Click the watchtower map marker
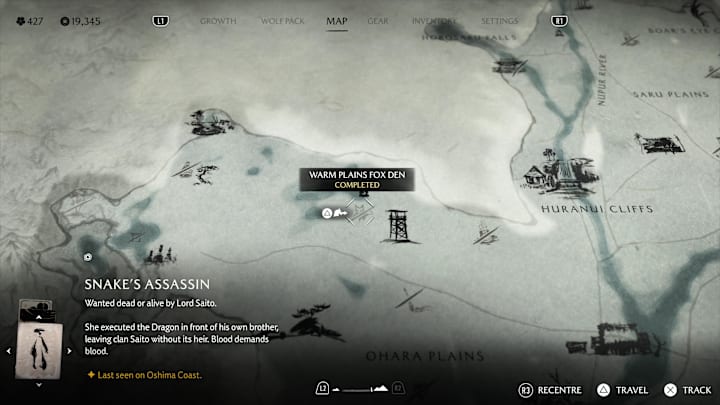720x405 pixels. tap(399, 226)
